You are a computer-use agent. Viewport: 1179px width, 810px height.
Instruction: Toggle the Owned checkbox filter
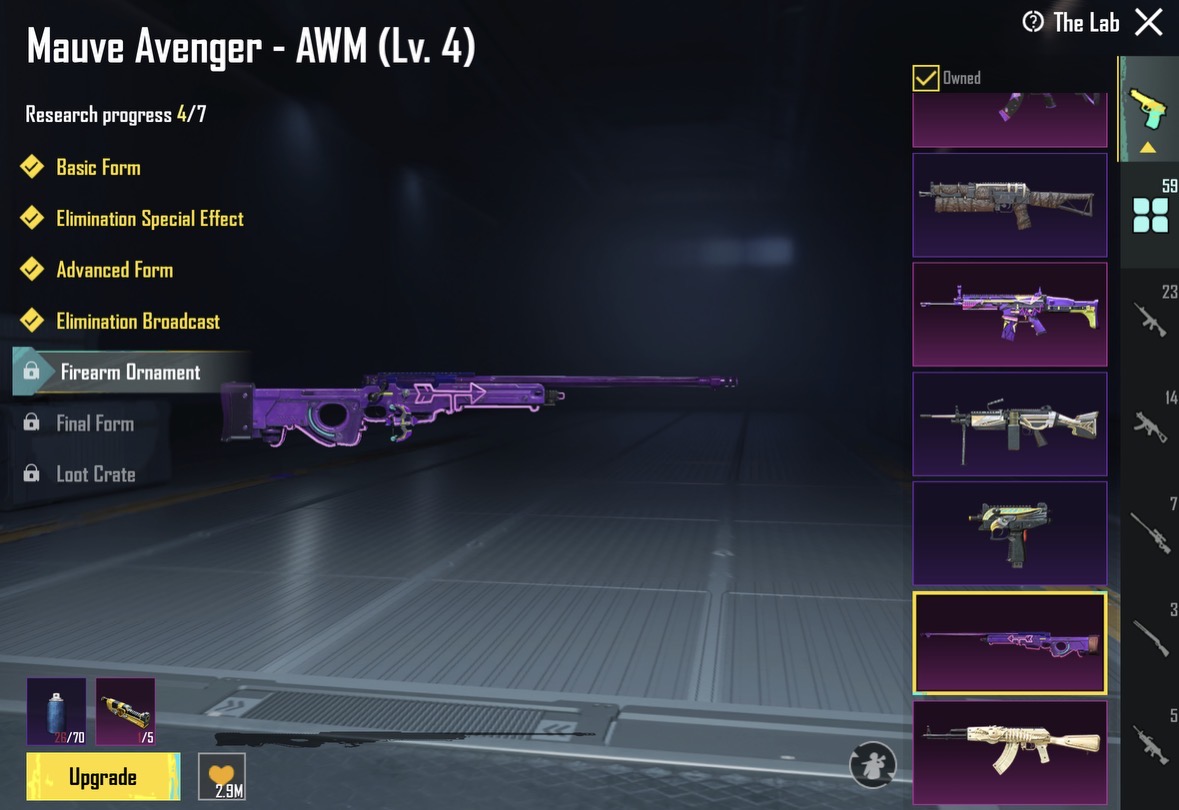(x=926, y=78)
